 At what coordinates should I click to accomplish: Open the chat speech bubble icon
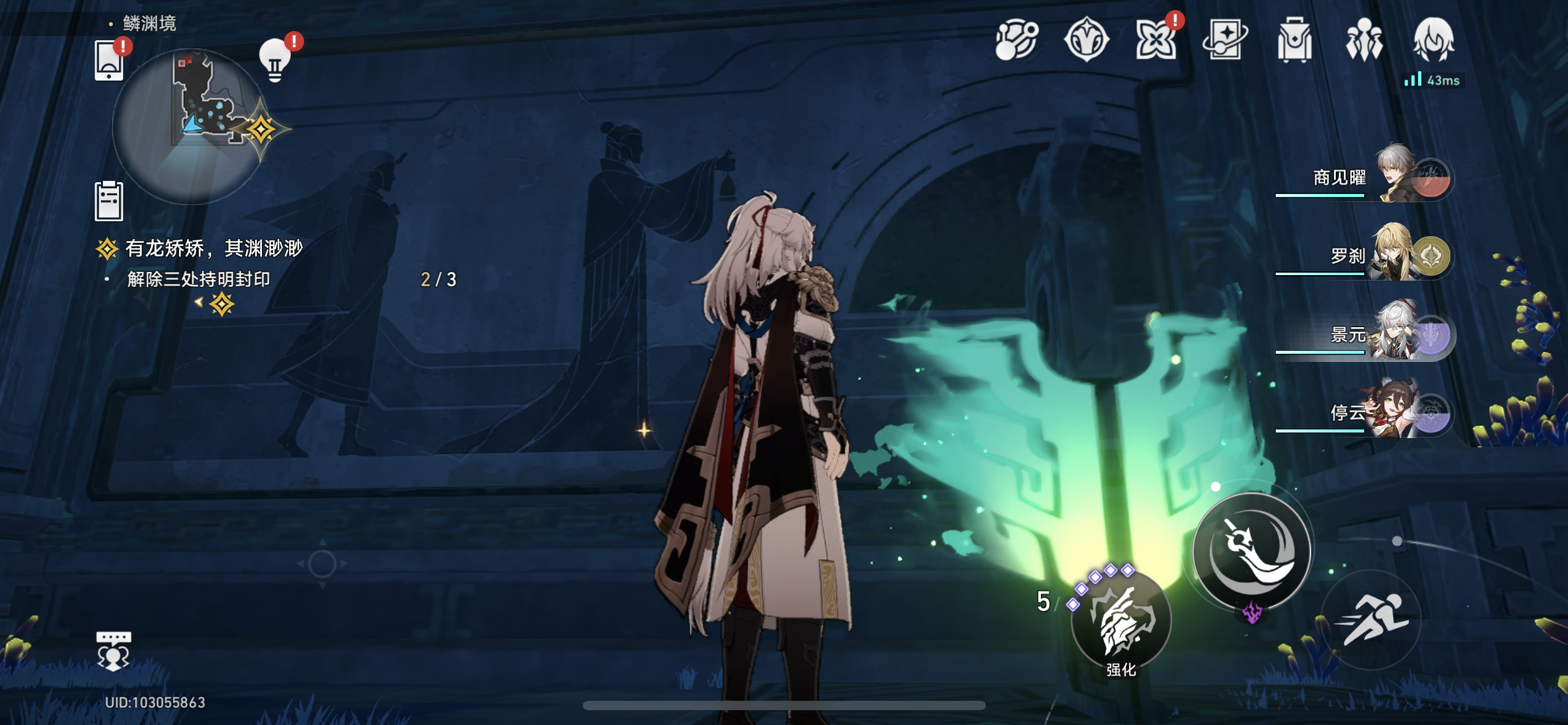tap(113, 651)
